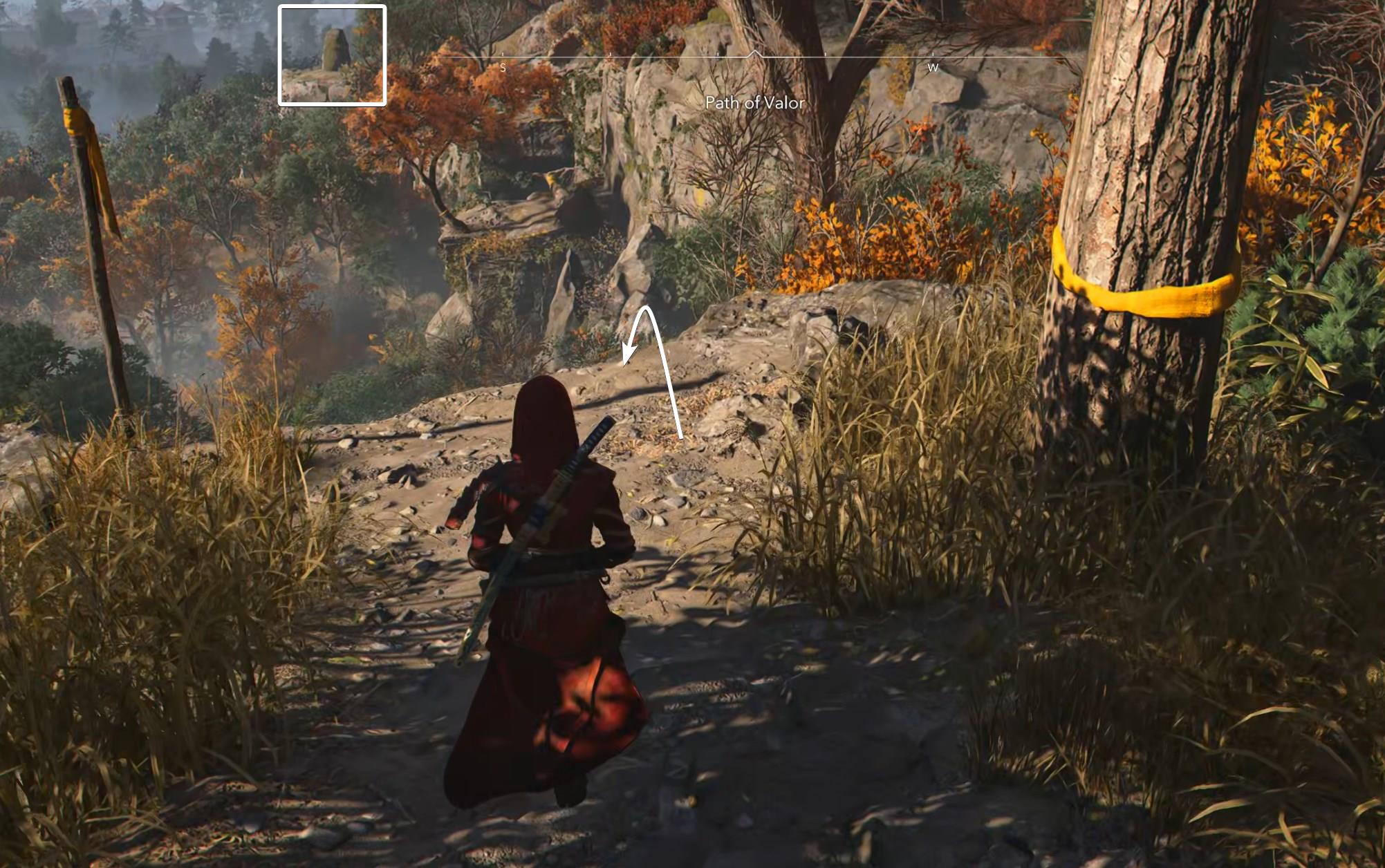This screenshot has height=868, width=1385.
Task: Click the white border of the objective box
Action: (x=279, y=54)
